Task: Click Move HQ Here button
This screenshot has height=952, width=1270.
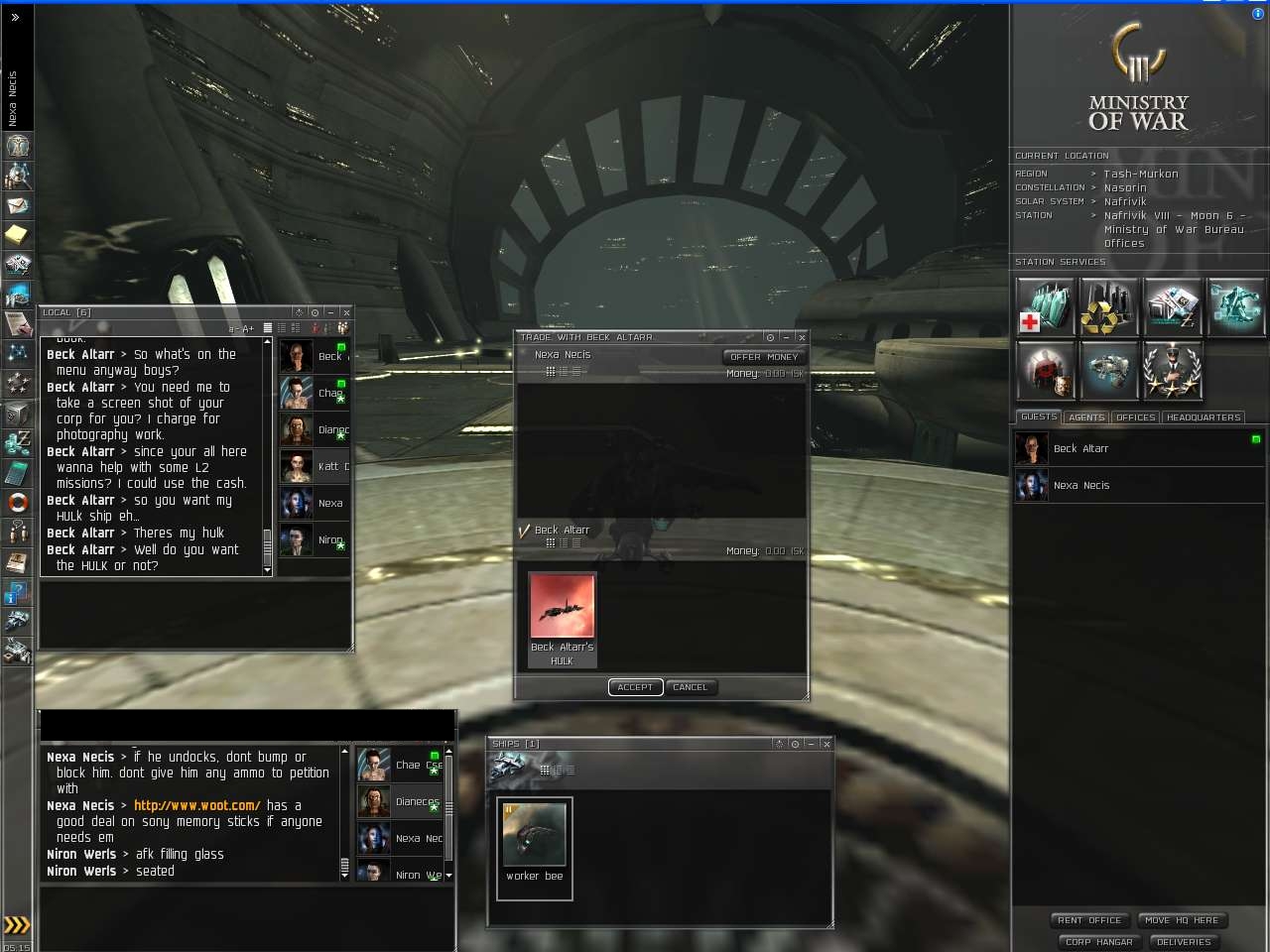Action: (x=1181, y=920)
